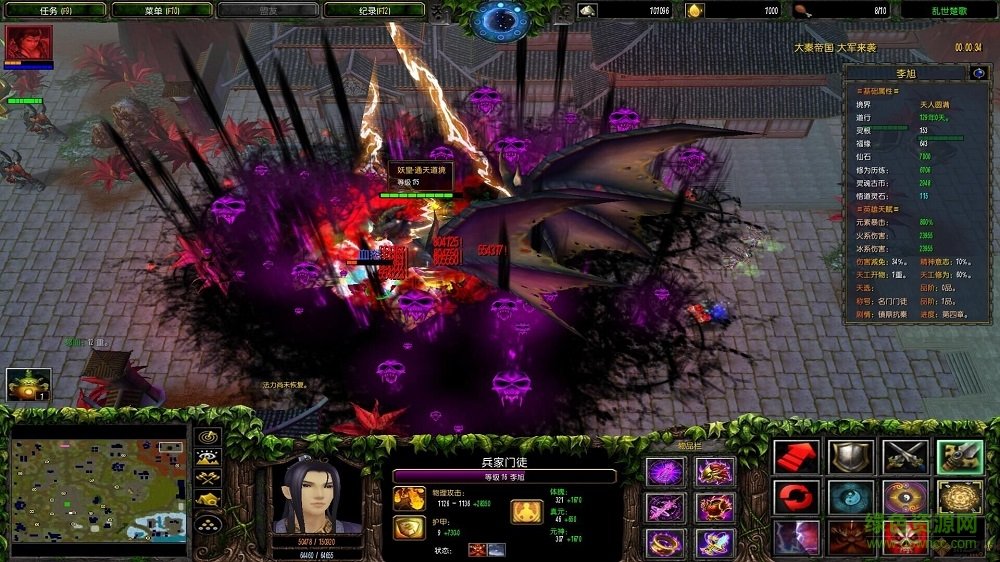Activate the red circular arrows command

pyautogui.click(x=796, y=497)
